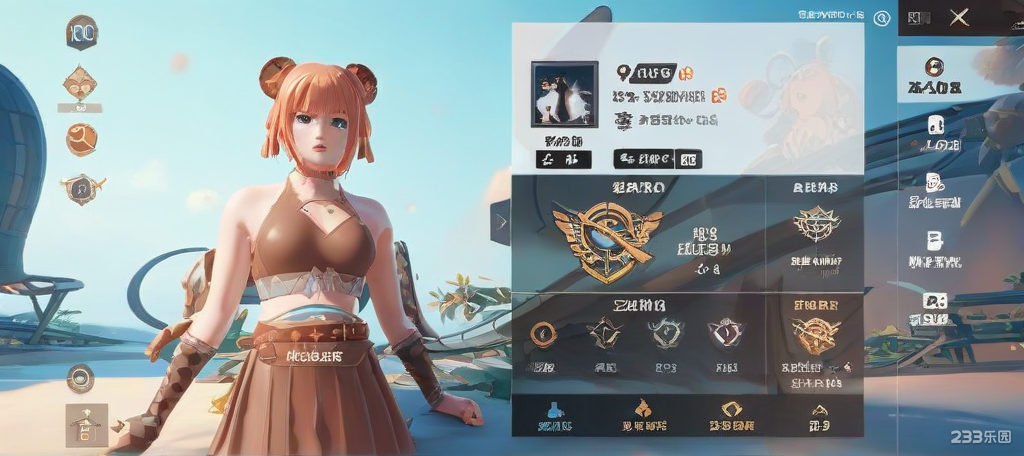Switch to the gold hexagon tab
Screen dimensions: 1024x456
pos(731,411)
